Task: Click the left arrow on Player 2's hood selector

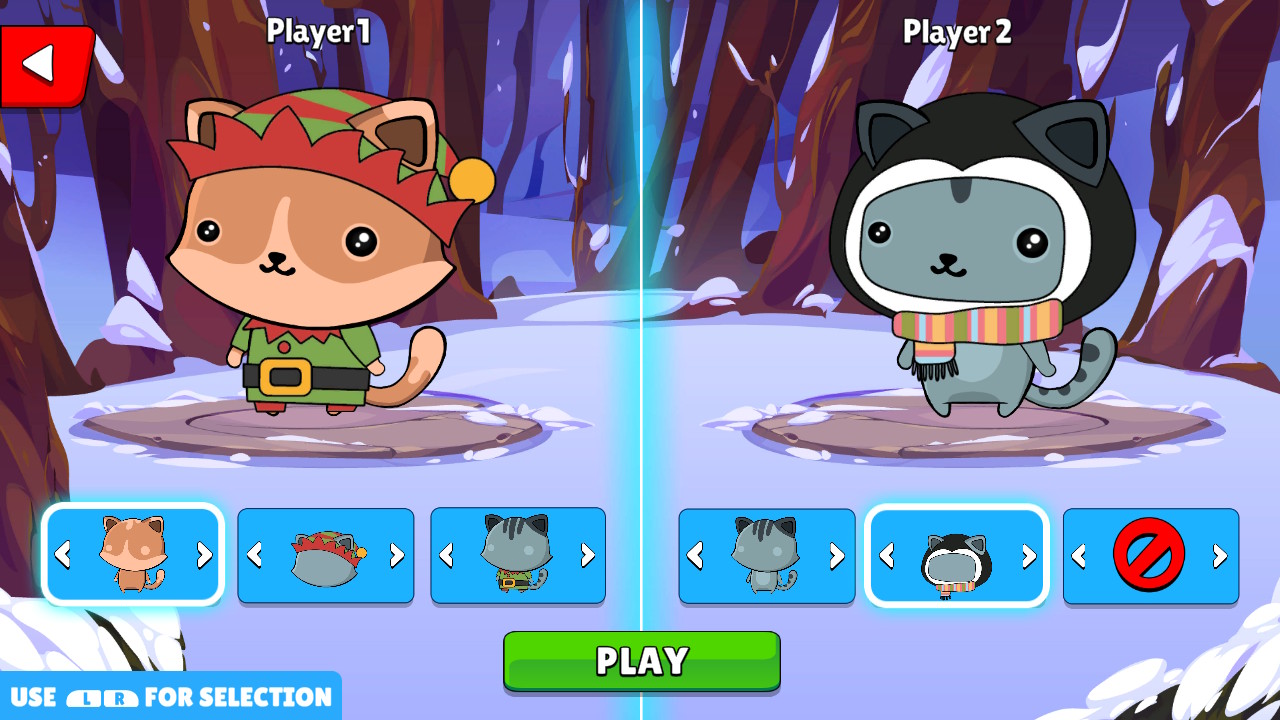Action: 885,555
